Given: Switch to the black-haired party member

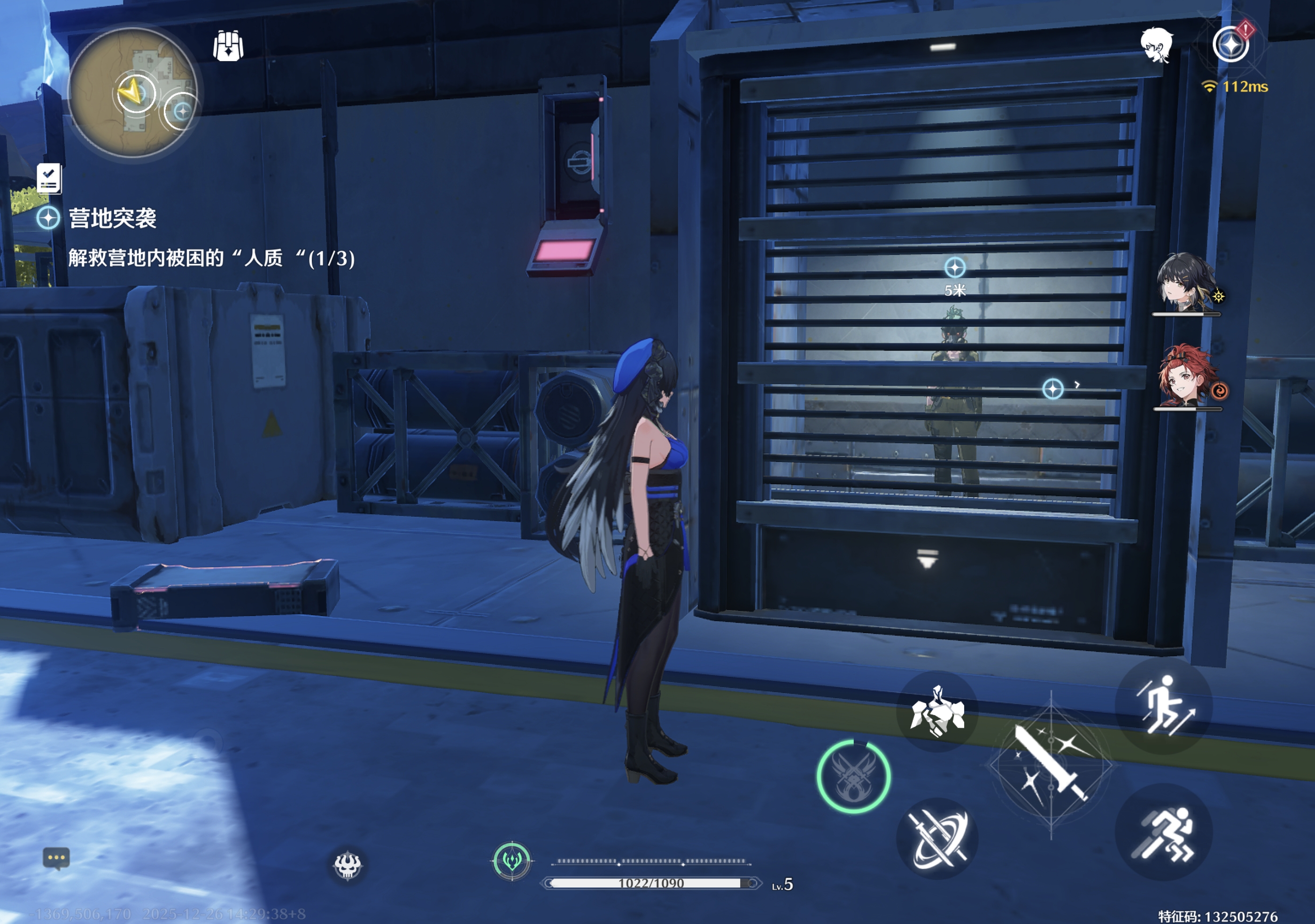Looking at the screenshot, I should coord(1184,283).
